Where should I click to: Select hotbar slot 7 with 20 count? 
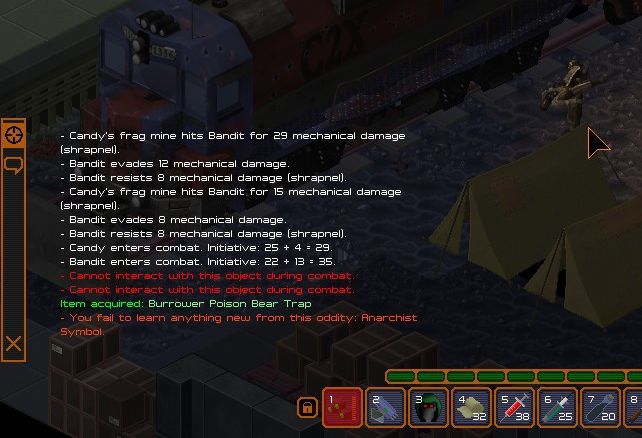[600, 408]
